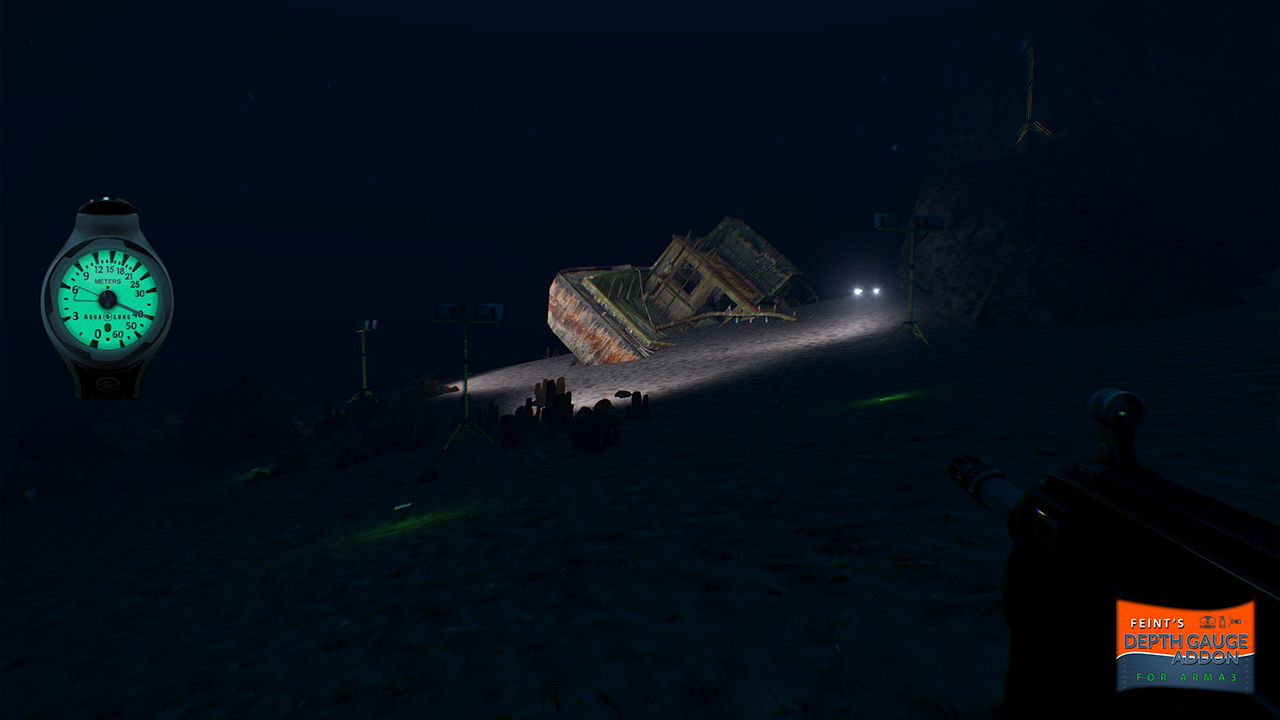Click the fins icon on the addon banner
This screenshot has width=1280, height=720.
(1235, 621)
